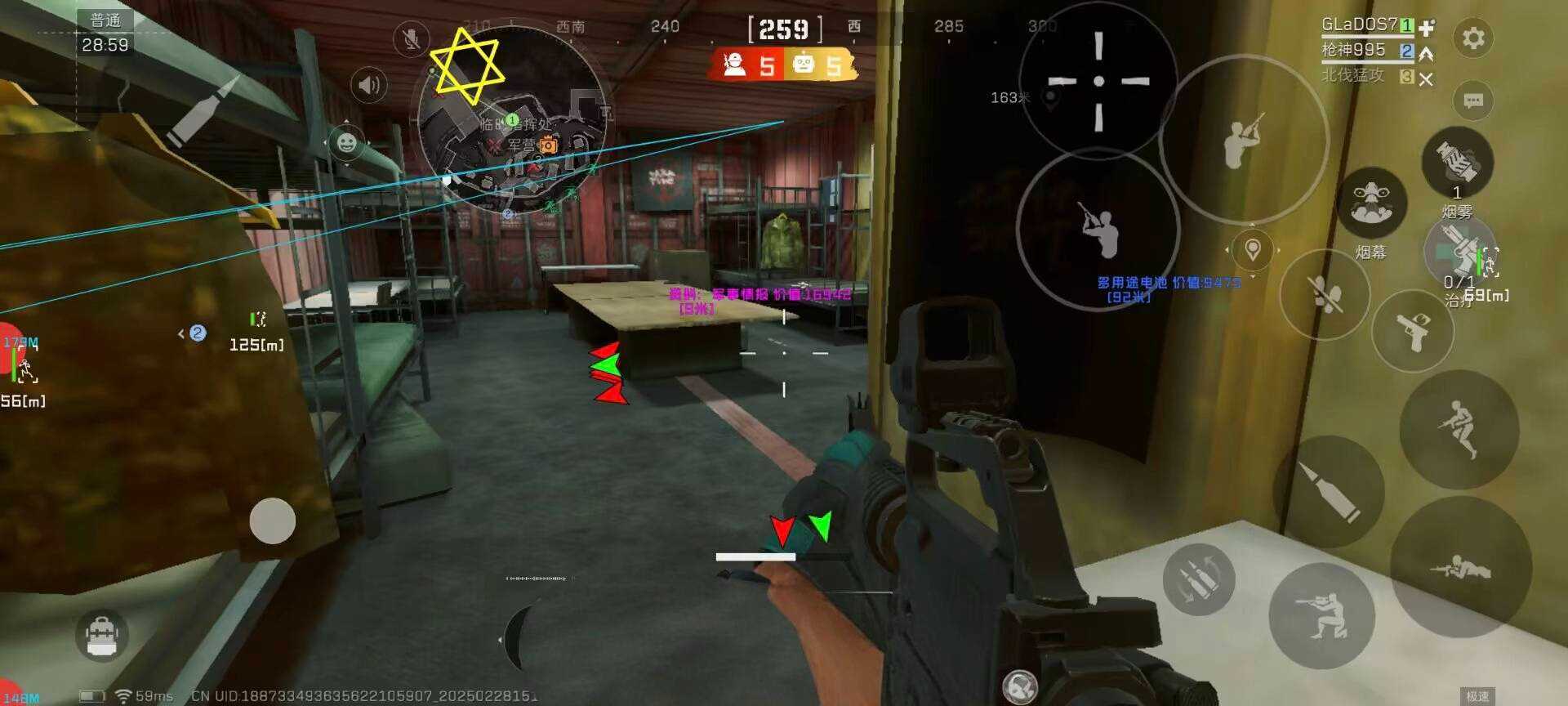1568x706 pixels.
Task: Use the 烟幕 smoke mask ability
Action: pos(1372,204)
